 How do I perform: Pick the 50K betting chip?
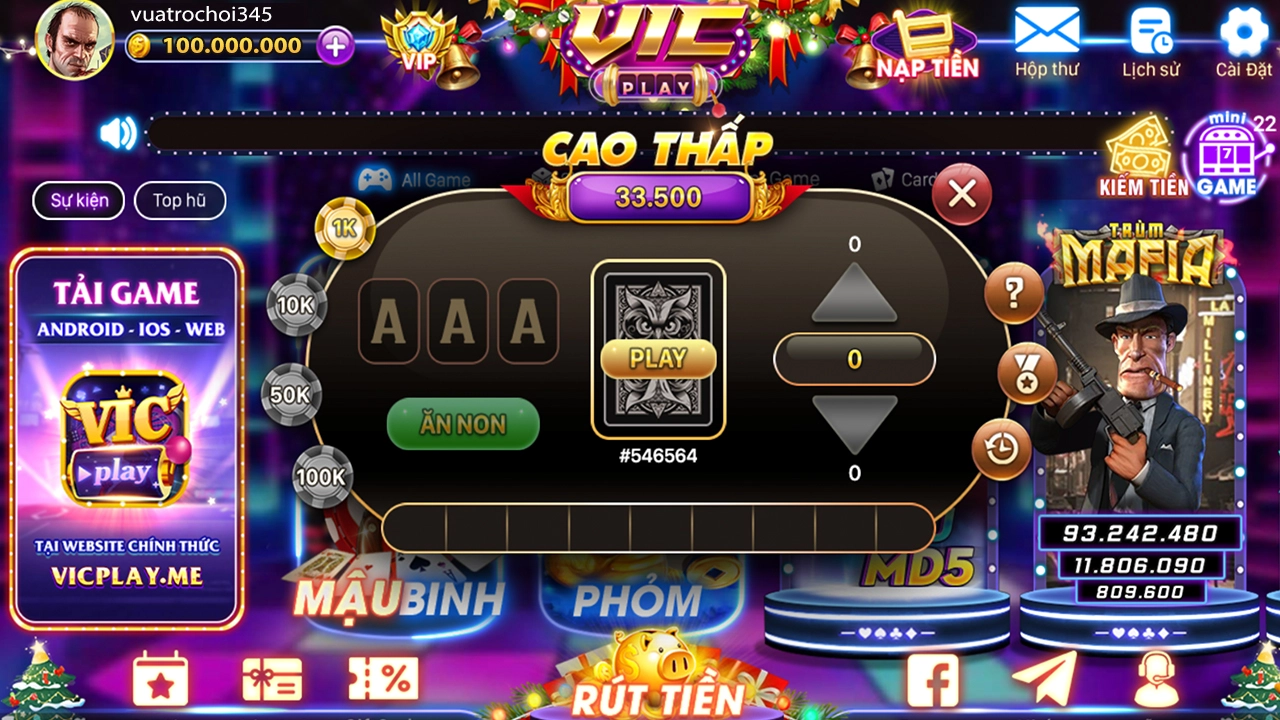pos(291,394)
